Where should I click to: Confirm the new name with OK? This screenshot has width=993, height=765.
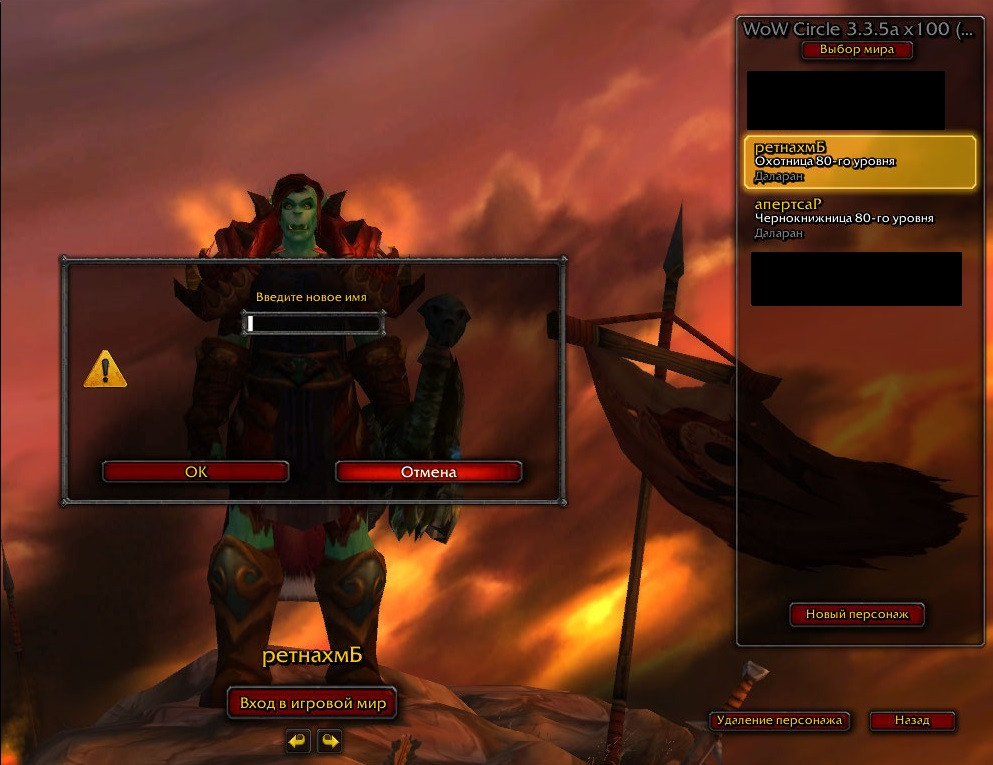pos(196,472)
